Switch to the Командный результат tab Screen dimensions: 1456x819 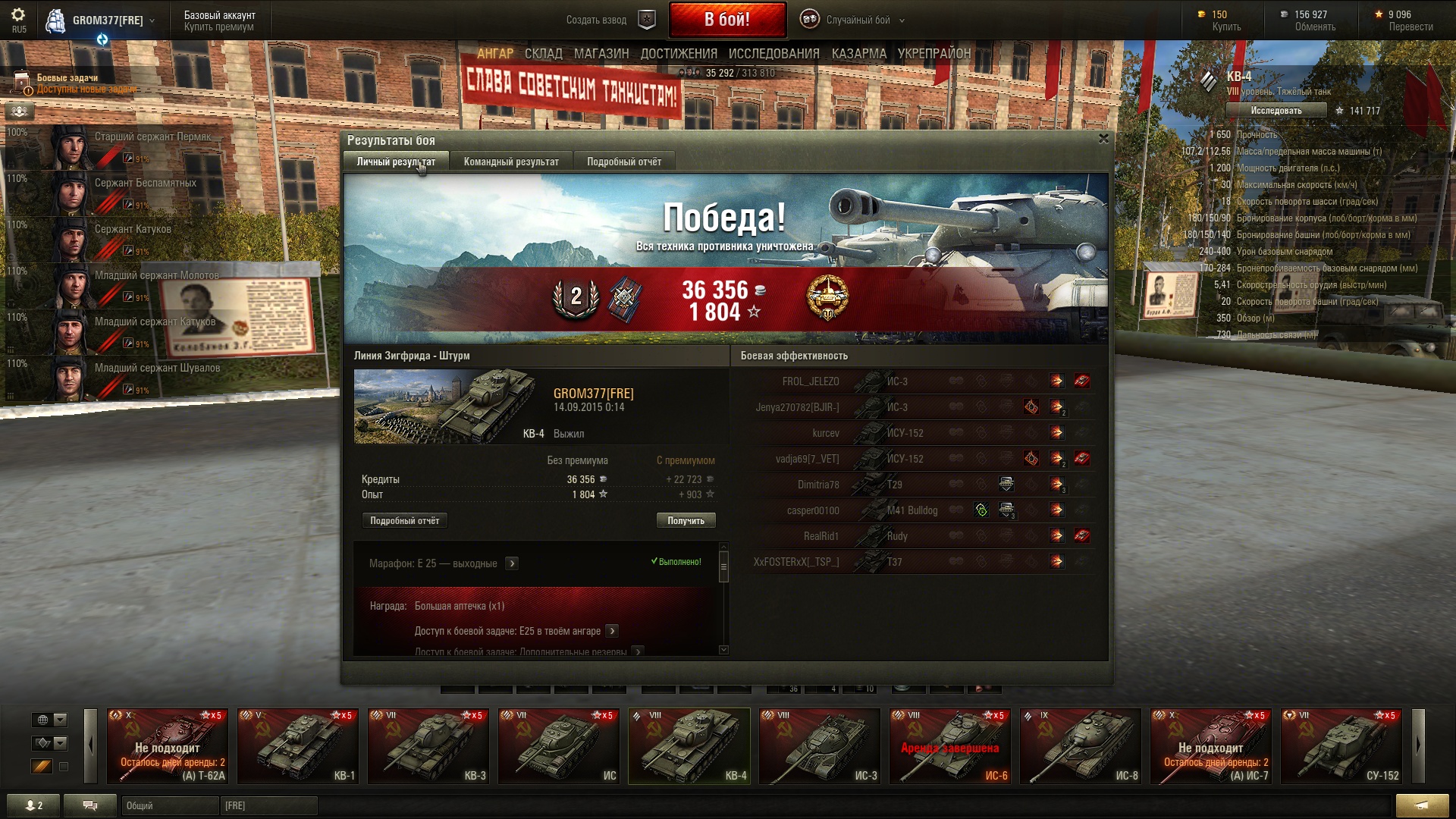pyautogui.click(x=511, y=162)
